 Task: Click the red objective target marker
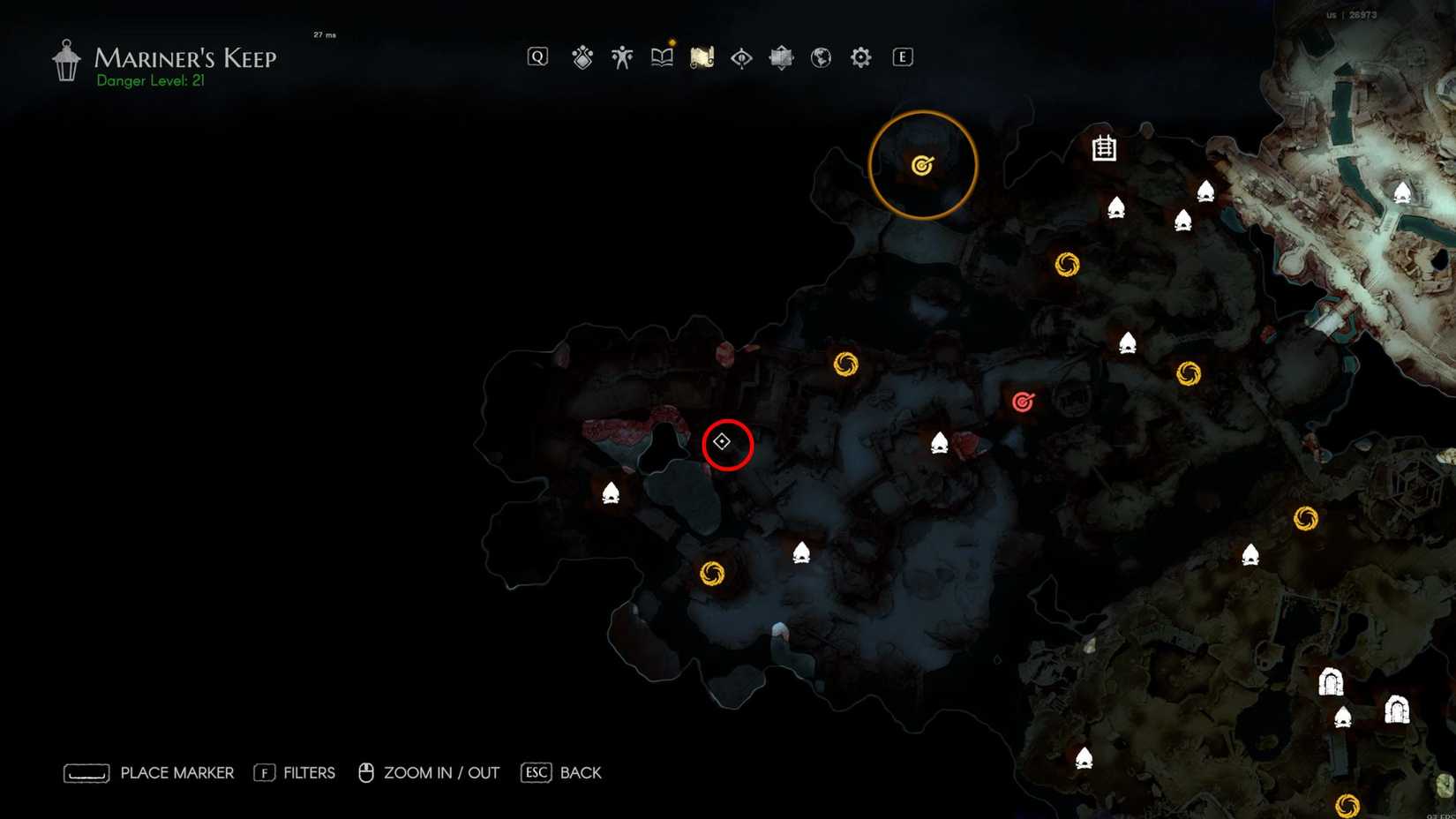[1023, 399]
